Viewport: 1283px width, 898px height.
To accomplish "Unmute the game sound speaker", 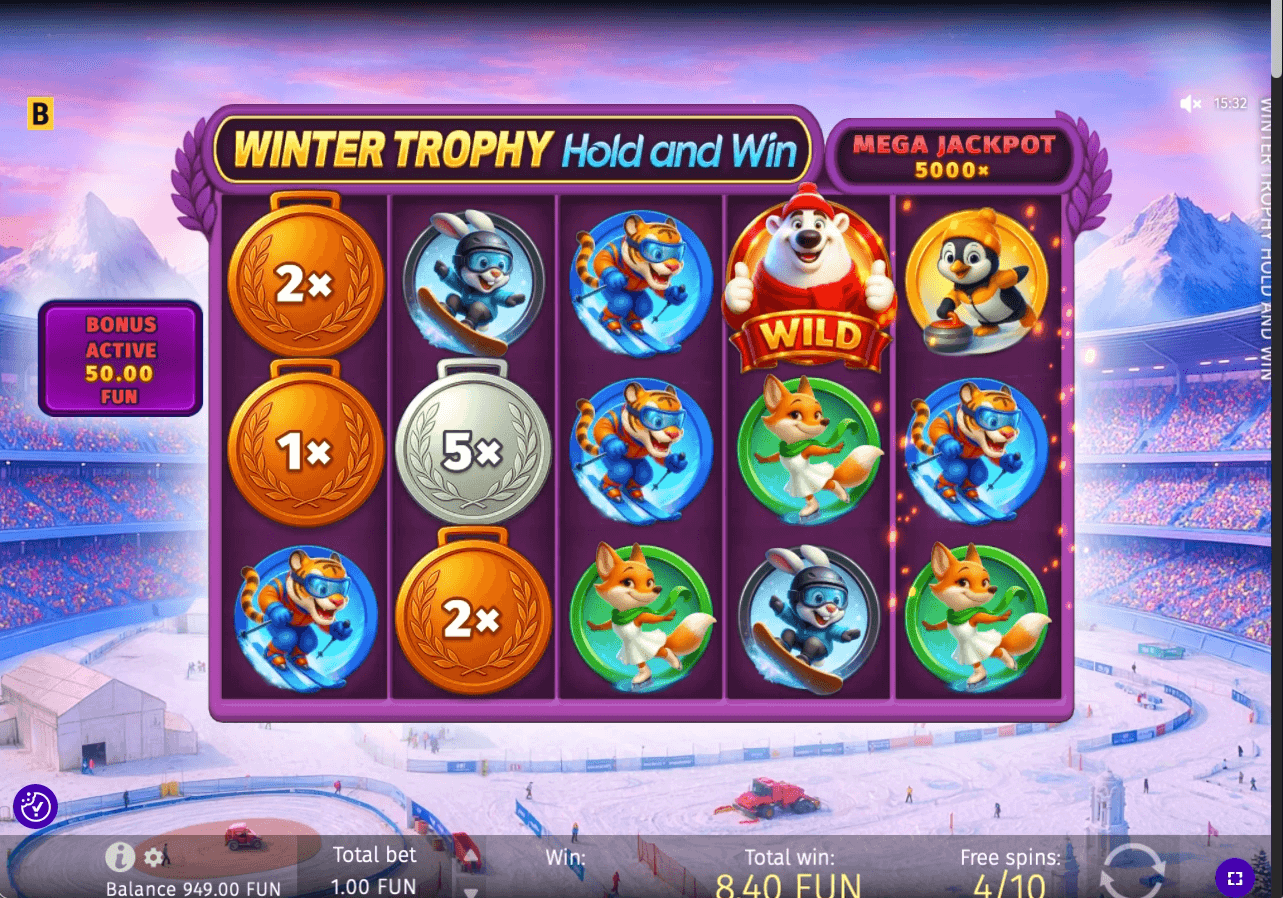I will coord(1190,103).
